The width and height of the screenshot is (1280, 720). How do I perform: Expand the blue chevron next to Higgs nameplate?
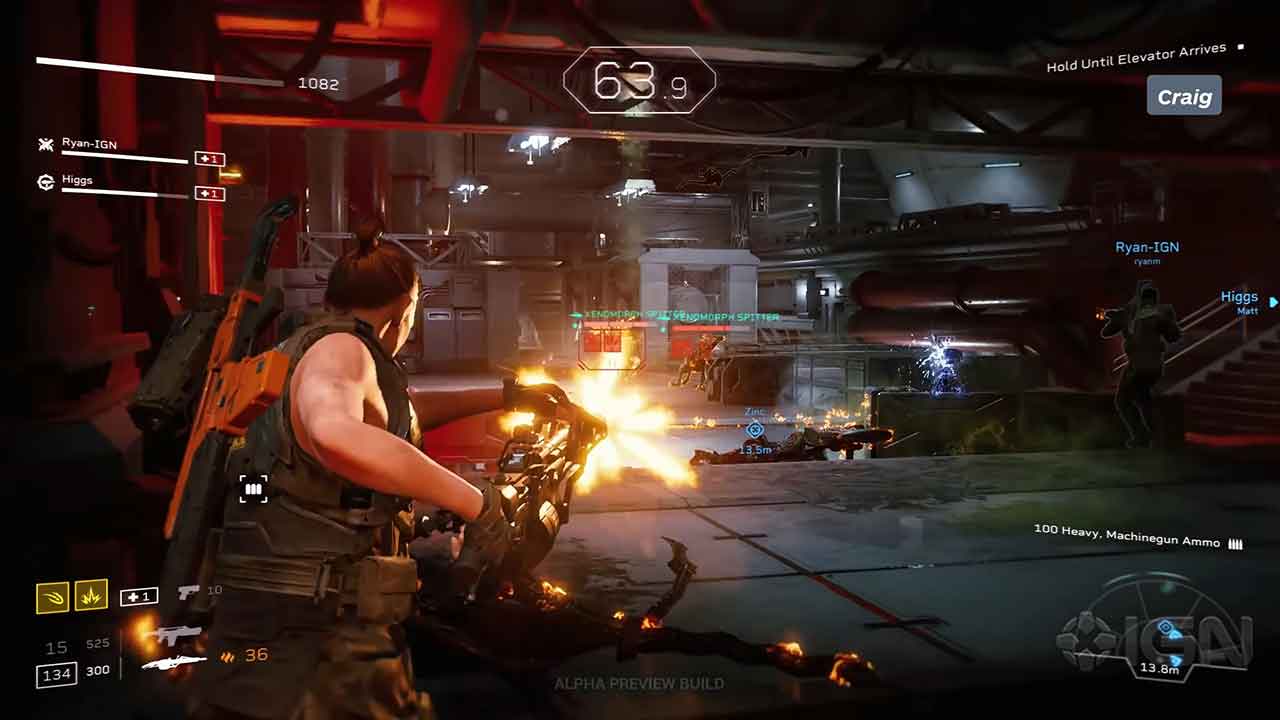1272,301
